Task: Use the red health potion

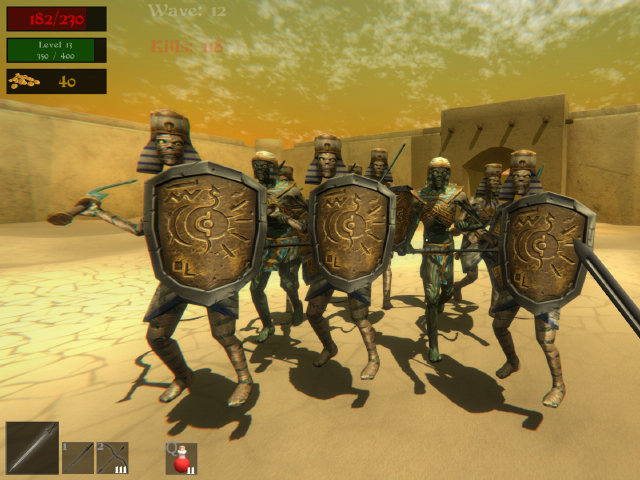Action: (x=181, y=459)
